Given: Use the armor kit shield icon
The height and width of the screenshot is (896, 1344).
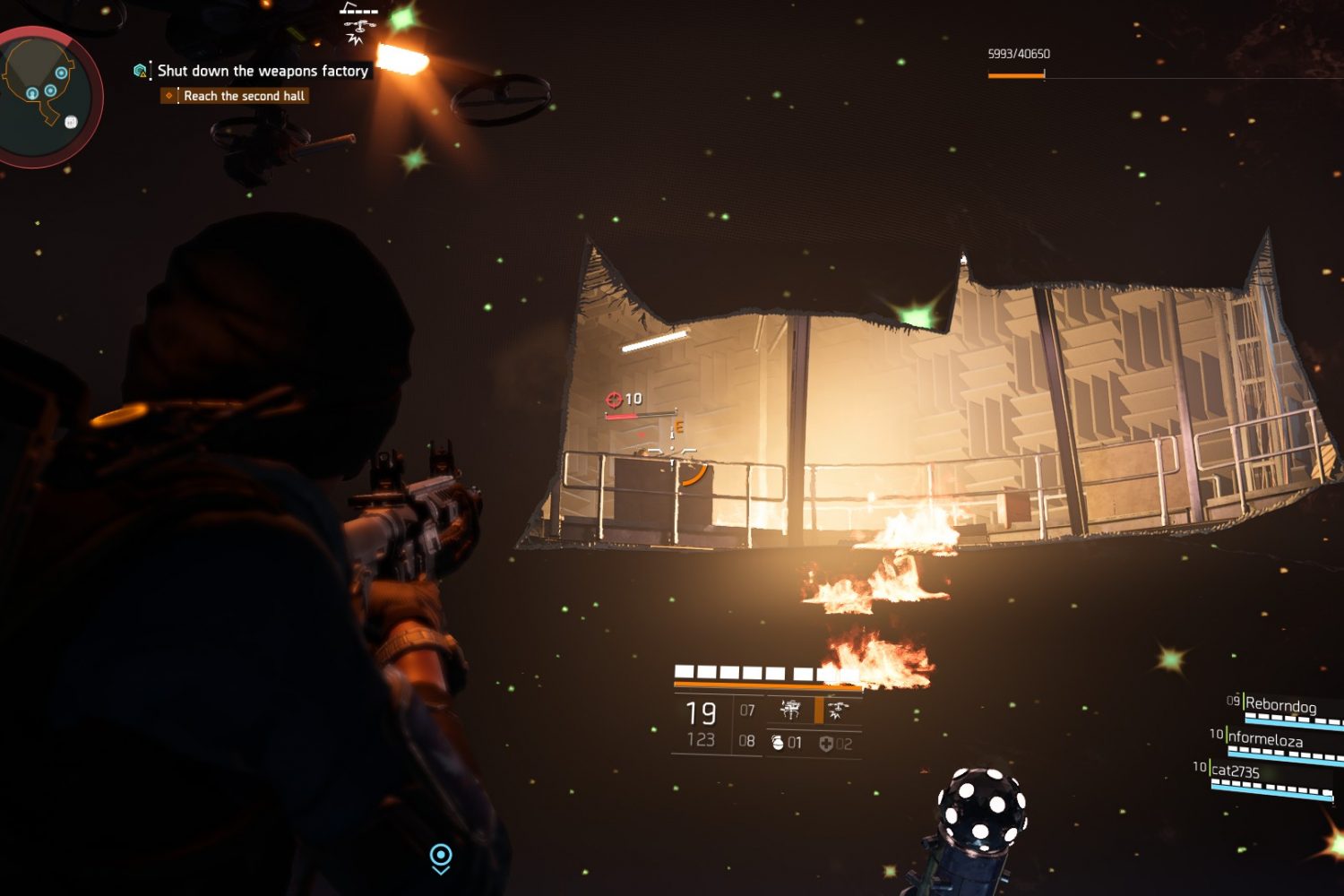Looking at the screenshot, I should [x=826, y=743].
